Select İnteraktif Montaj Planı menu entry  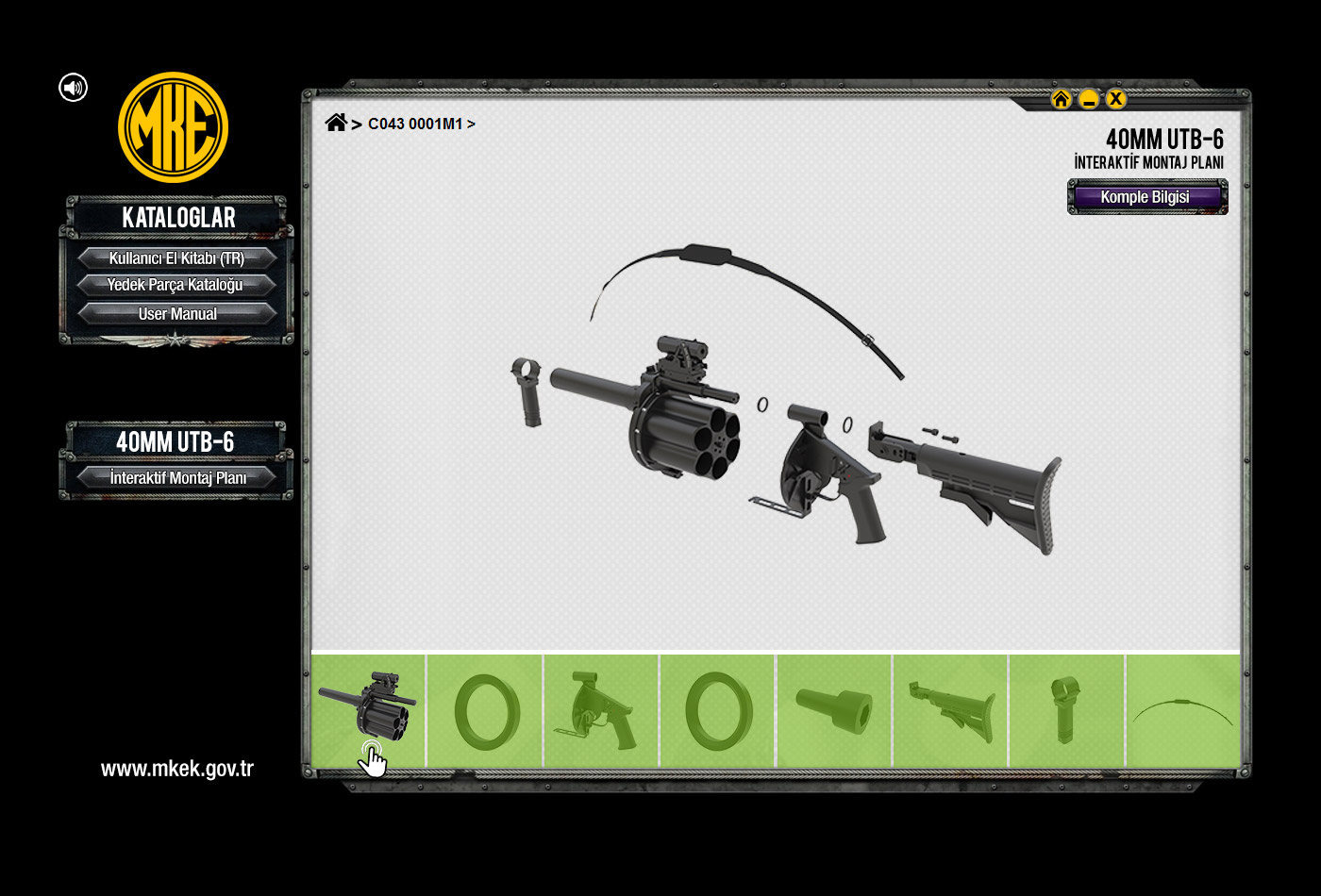pyautogui.click(x=176, y=478)
